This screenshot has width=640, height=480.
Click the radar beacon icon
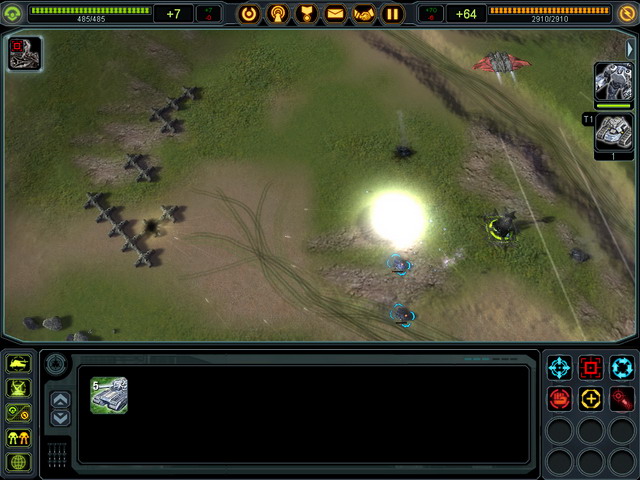[278, 14]
